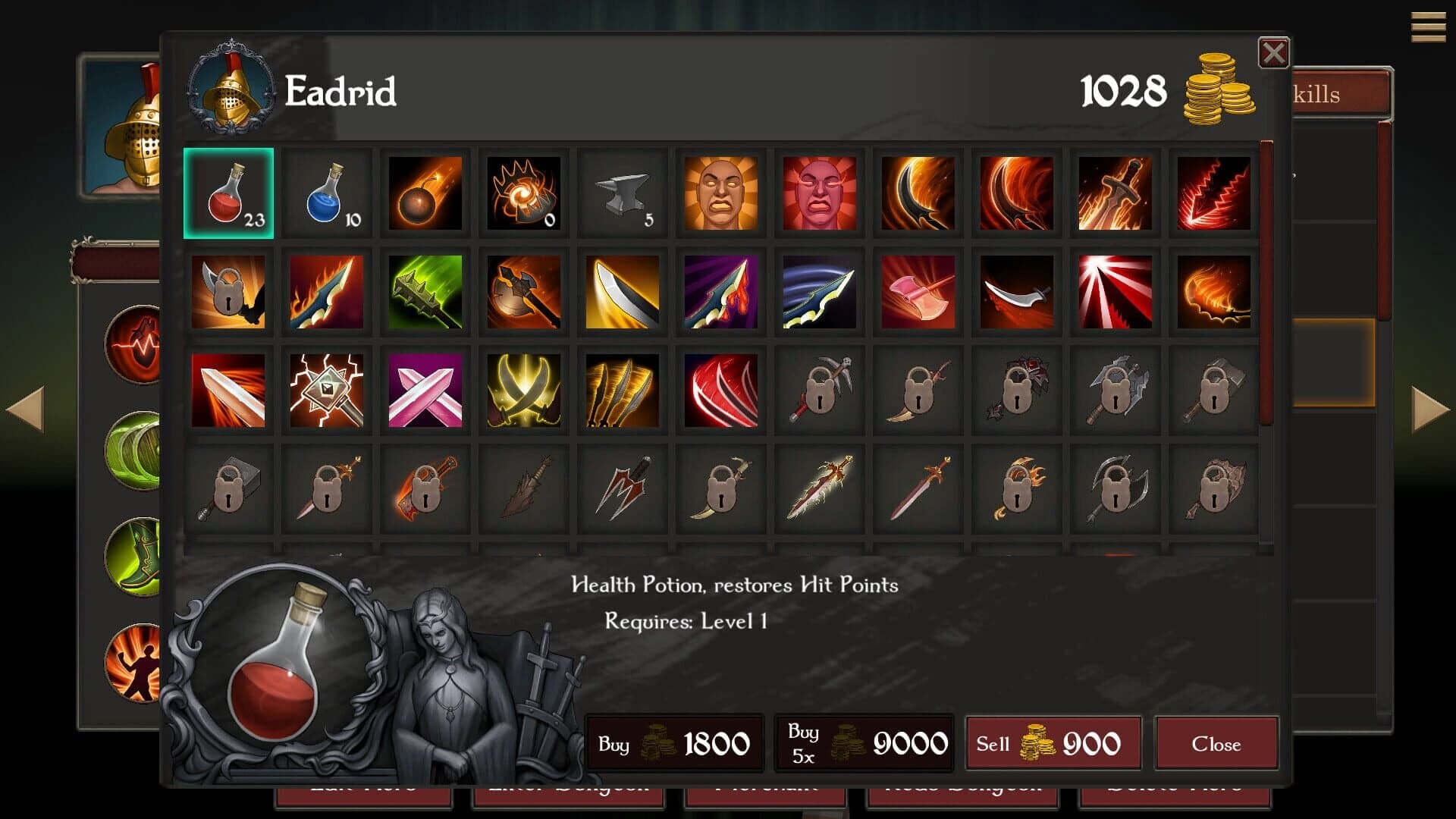The width and height of the screenshot is (1456, 819).
Task: Select the blue Mana Potion
Action: pyautogui.click(x=326, y=193)
